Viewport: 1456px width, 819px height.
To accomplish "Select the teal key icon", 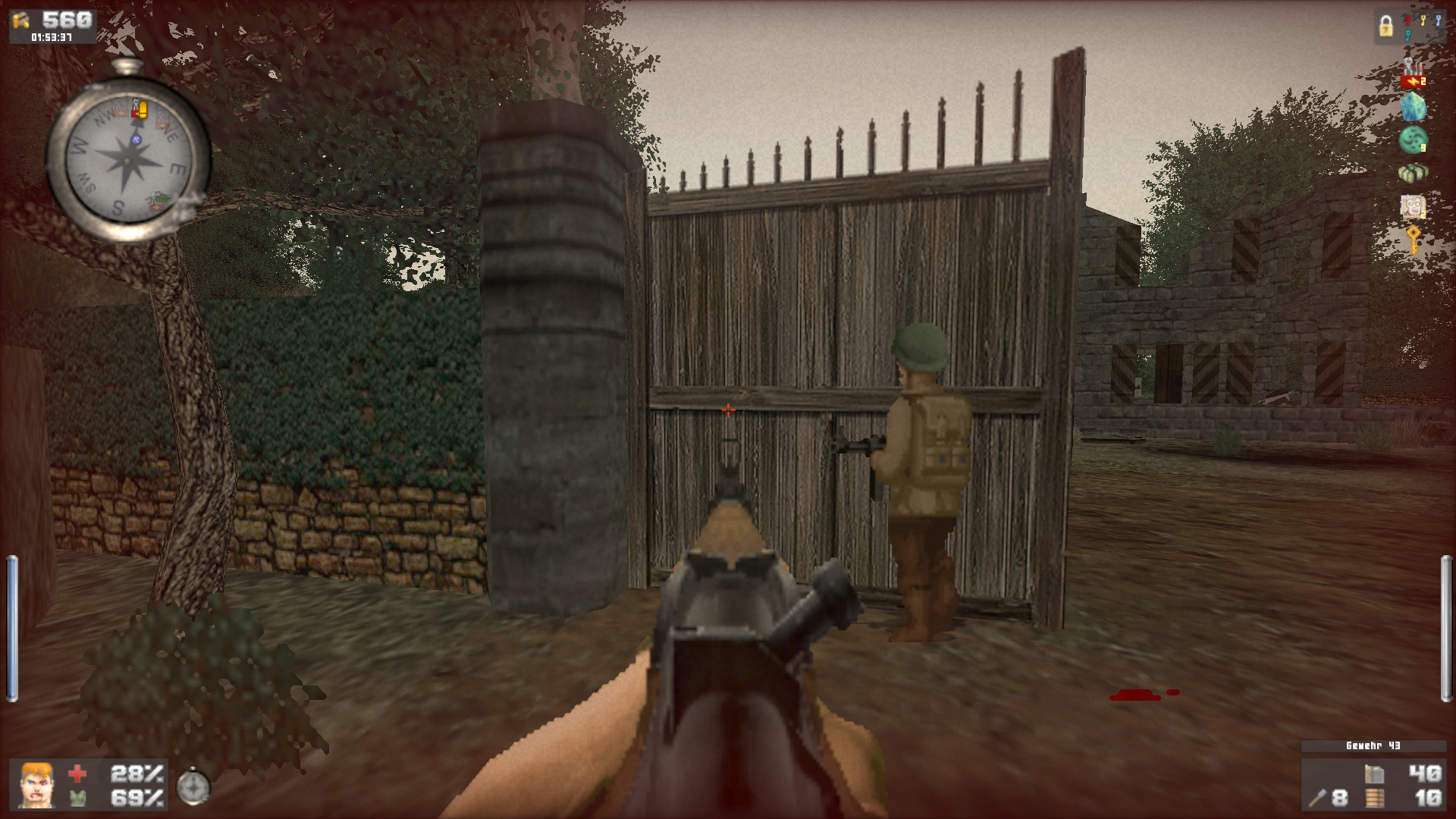I will [1407, 36].
